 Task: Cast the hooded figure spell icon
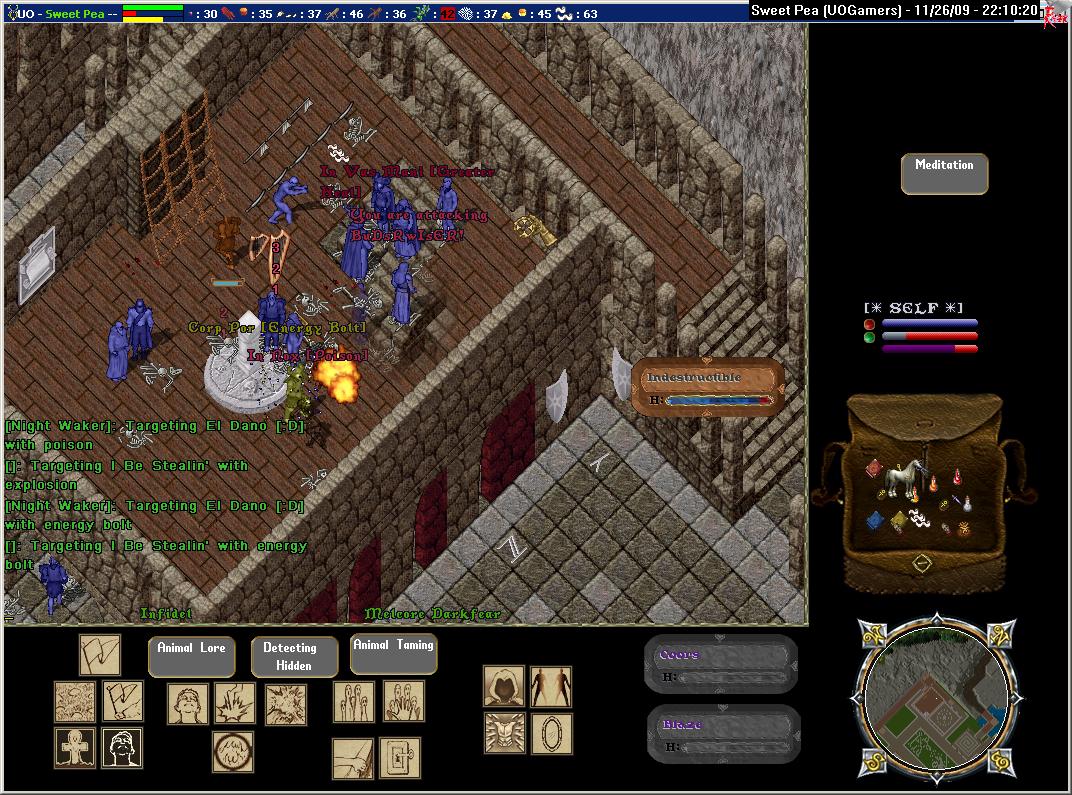(x=504, y=687)
